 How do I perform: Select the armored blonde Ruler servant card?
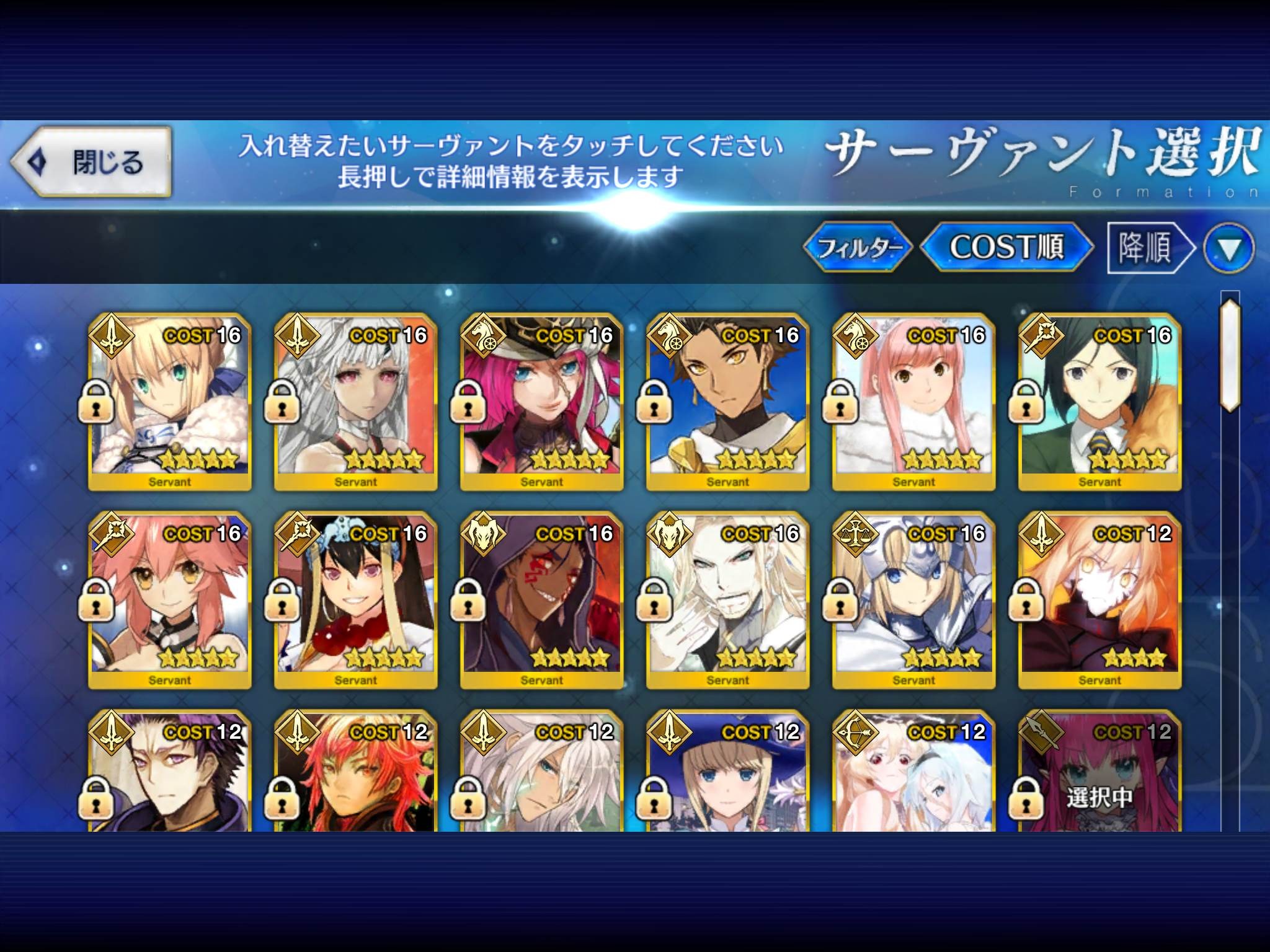(913, 600)
